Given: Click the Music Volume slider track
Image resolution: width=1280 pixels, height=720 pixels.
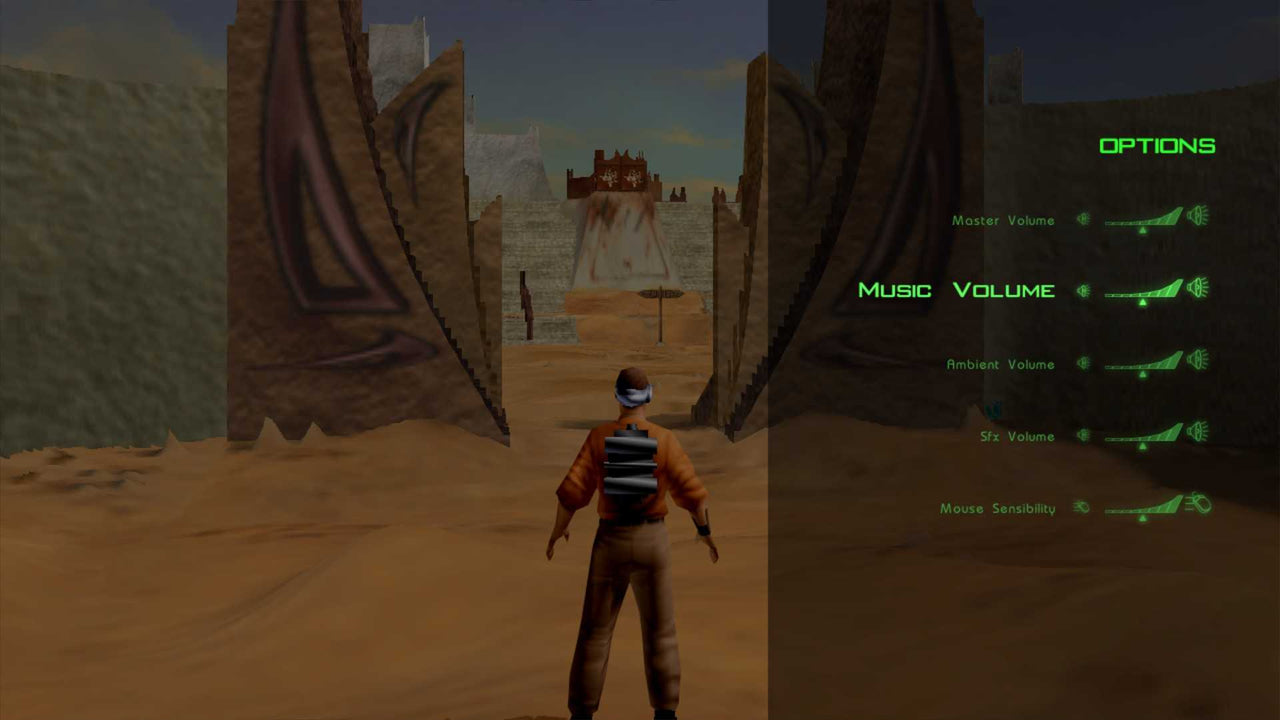Looking at the screenshot, I should [1140, 292].
